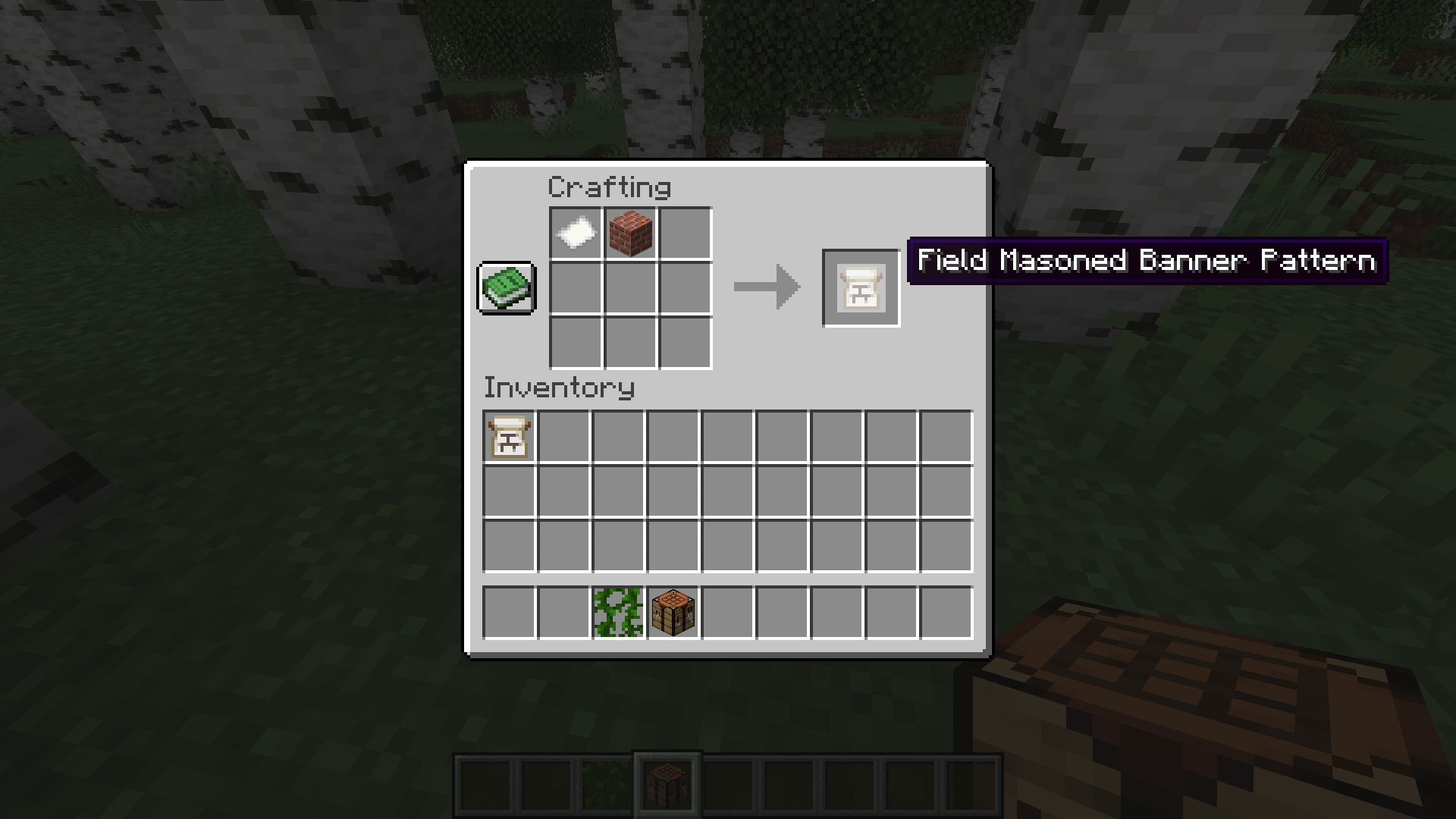Pick up the bricks block from crafting grid

tap(629, 233)
